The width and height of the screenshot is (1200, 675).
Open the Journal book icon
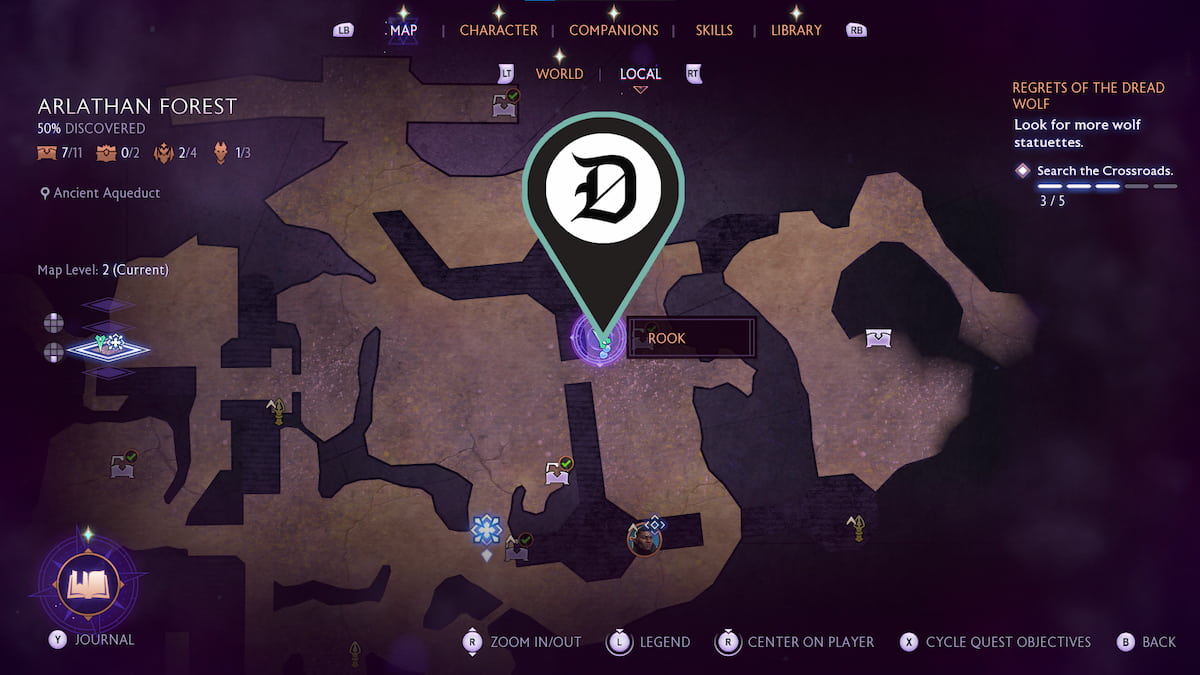[x=86, y=582]
